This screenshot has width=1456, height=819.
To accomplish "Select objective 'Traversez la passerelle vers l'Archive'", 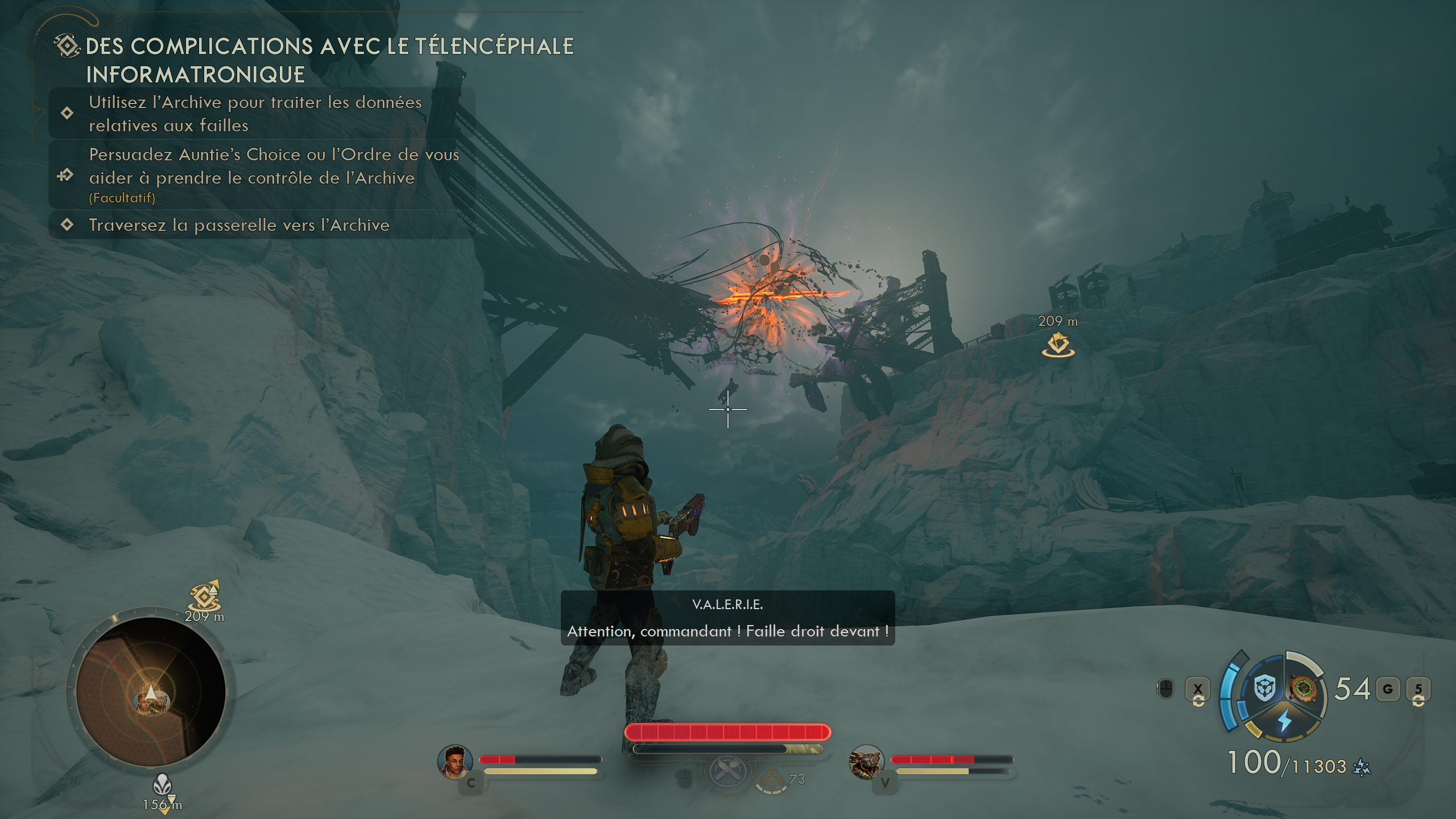I will click(239, 225).
